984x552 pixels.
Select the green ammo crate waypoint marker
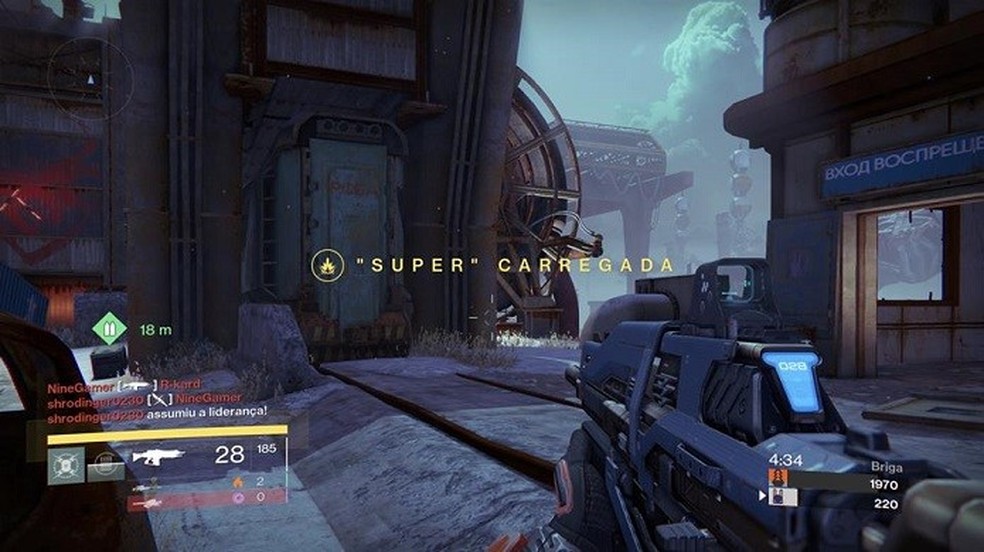point(106,328)
